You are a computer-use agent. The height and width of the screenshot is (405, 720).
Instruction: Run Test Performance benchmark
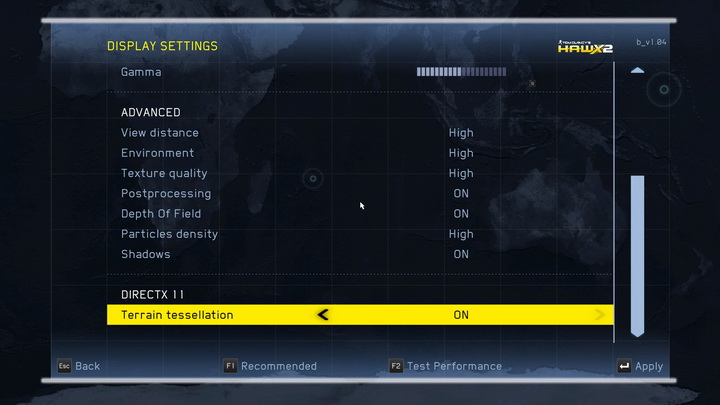(x=446, y=366)
